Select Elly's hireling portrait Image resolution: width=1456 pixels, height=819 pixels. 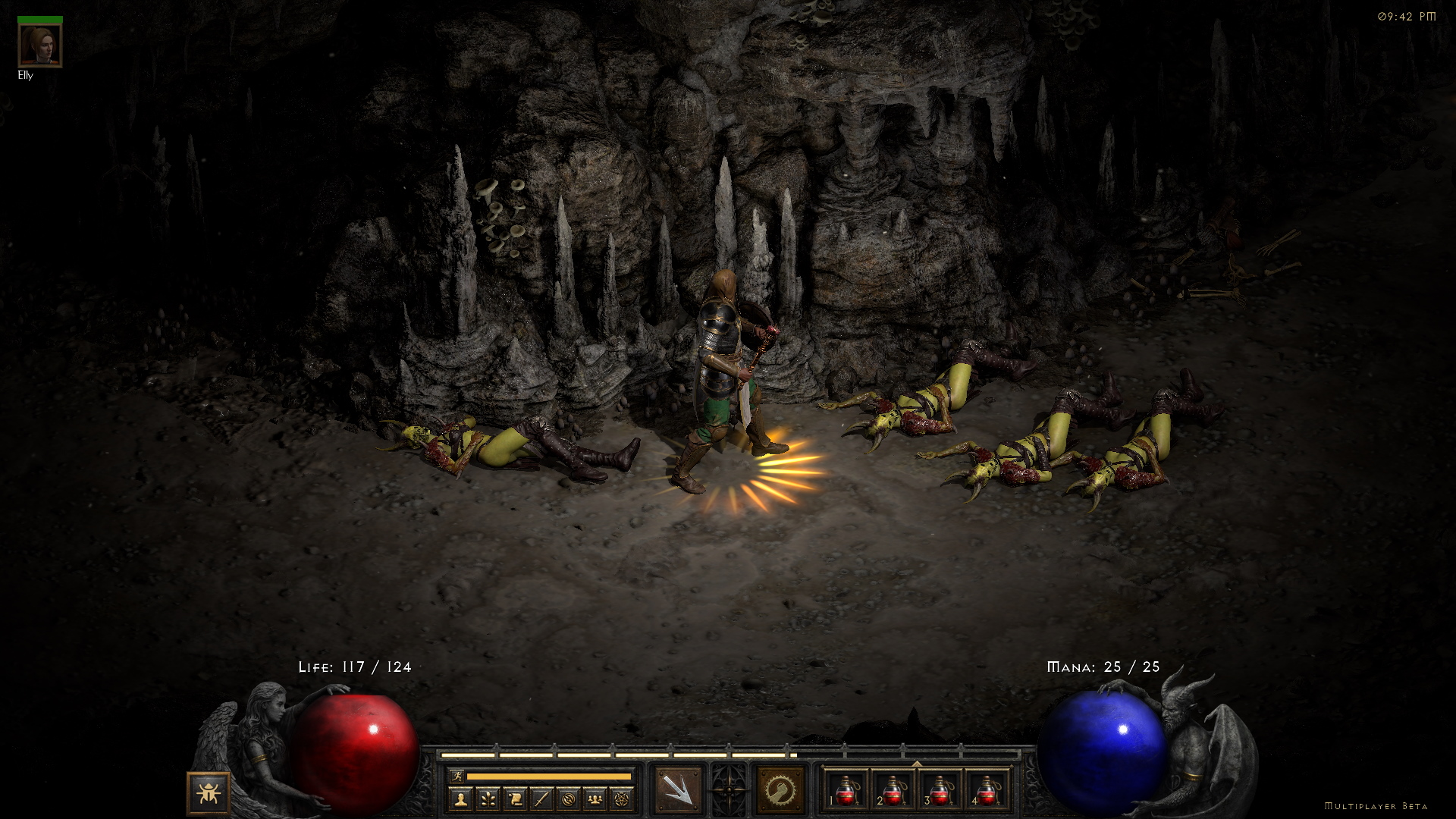(x=40, y=45)
